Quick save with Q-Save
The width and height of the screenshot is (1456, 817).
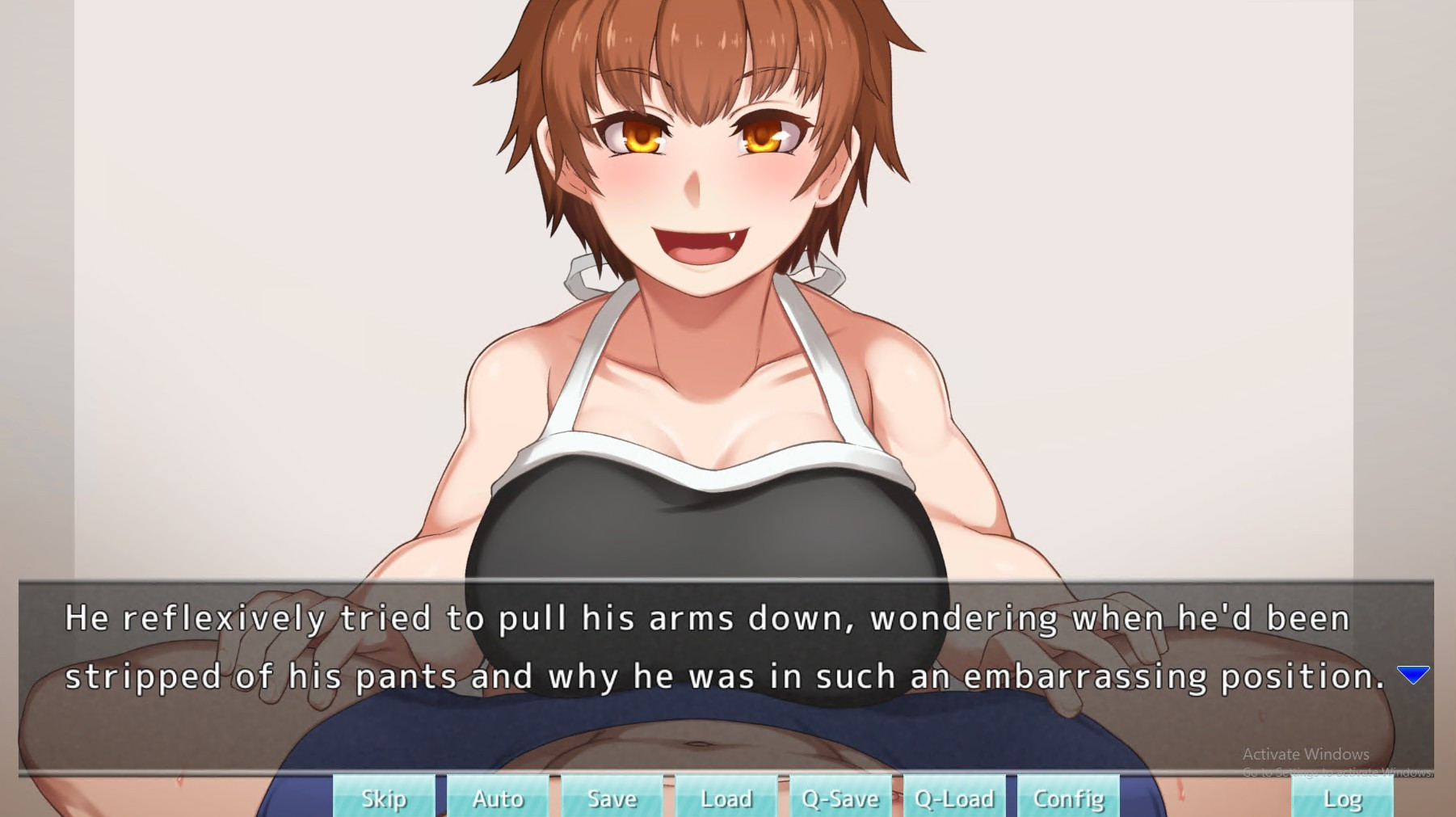840,798
